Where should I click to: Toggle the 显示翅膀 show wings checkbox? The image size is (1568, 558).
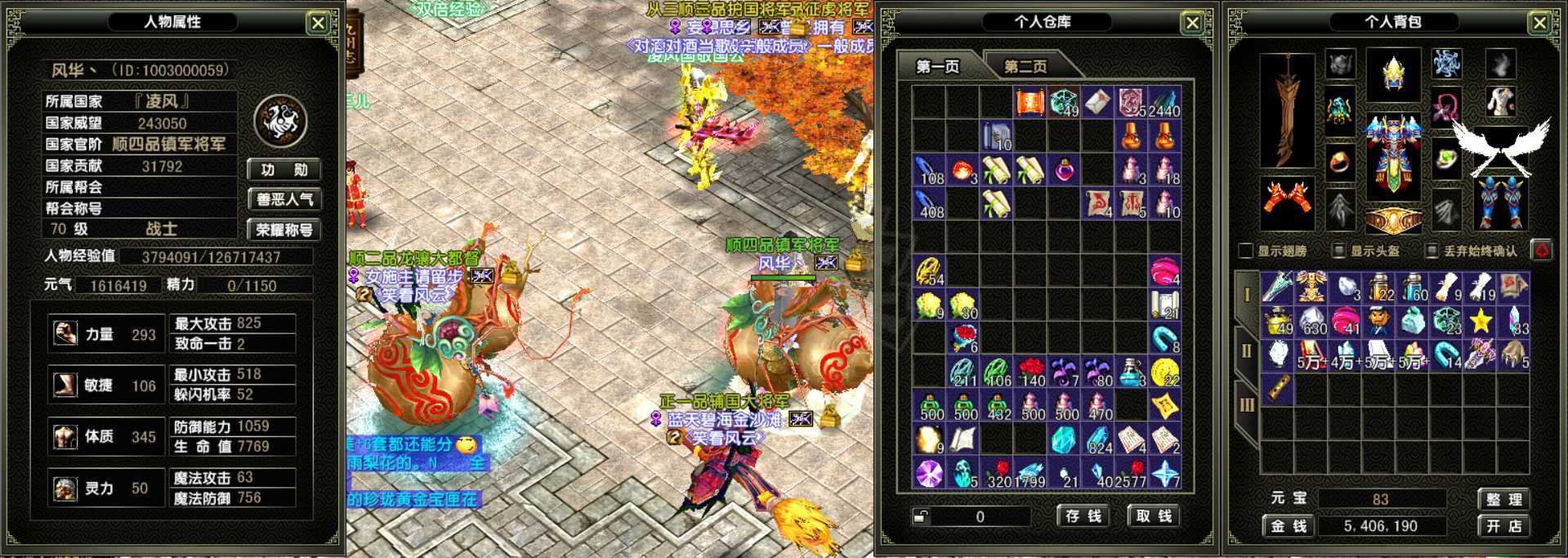point(1246,251)
